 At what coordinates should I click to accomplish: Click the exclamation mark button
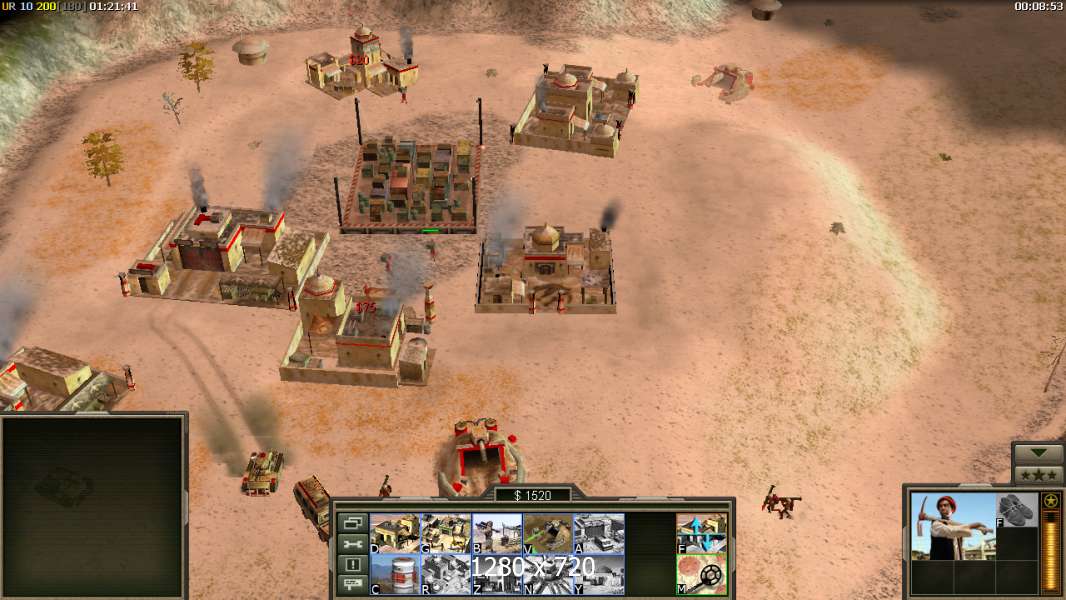pyautogui.click(x=352, y=565)
